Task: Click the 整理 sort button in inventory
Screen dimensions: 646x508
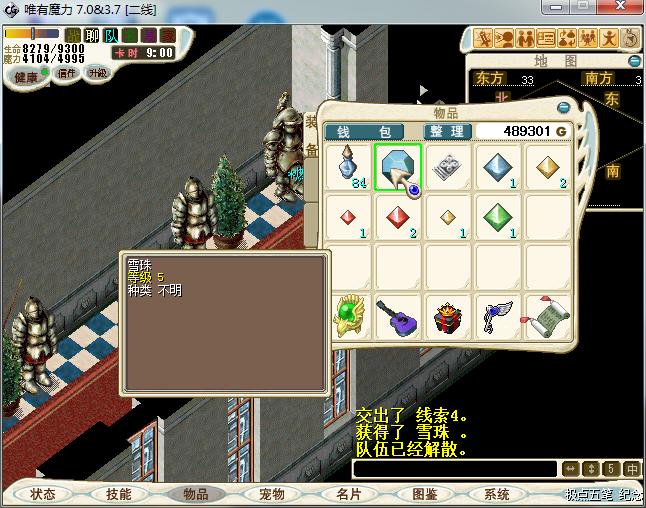Action: pyautogui.click(x=446, y=131)
